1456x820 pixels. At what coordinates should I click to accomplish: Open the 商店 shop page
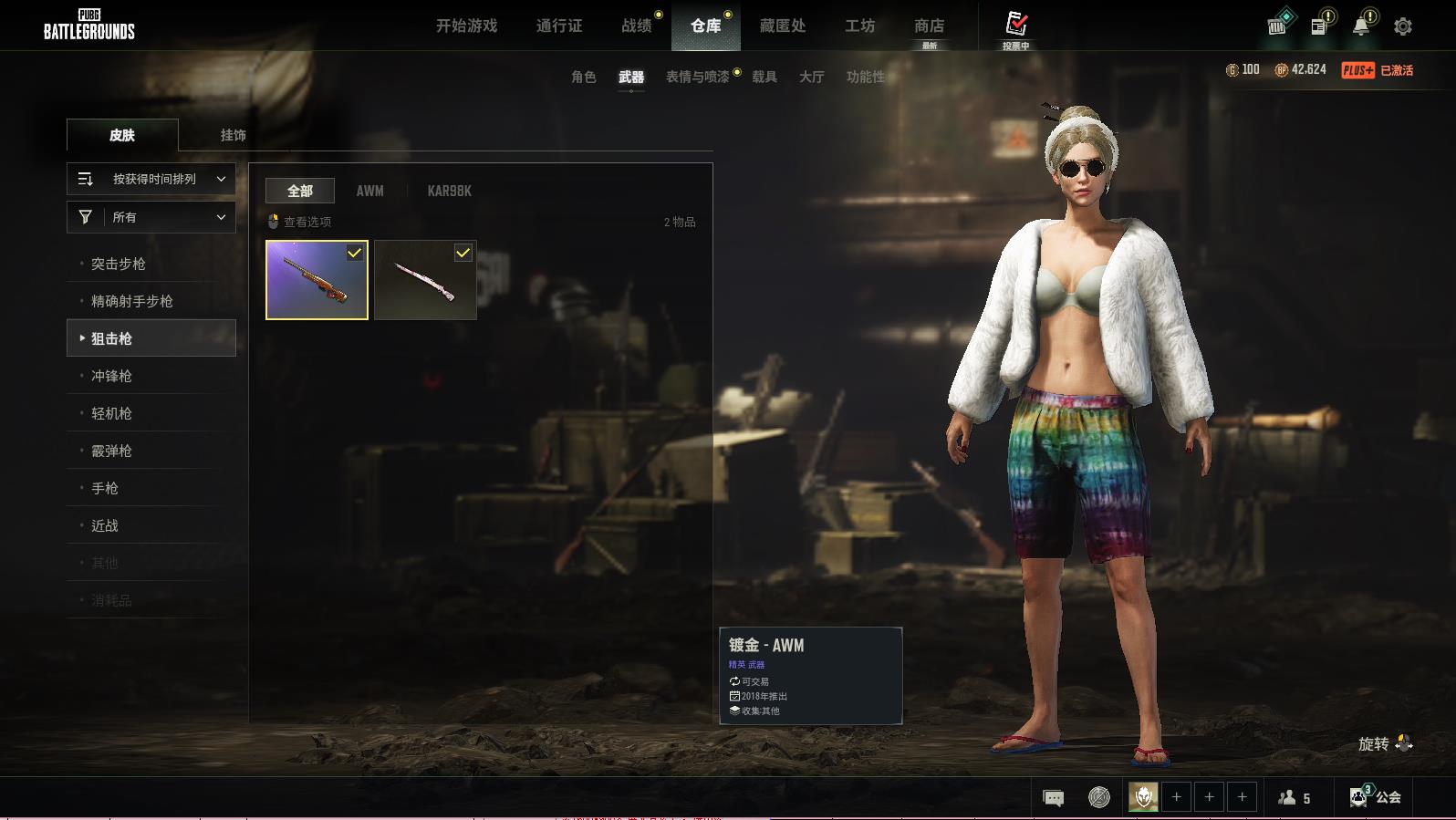coord(929,26)
